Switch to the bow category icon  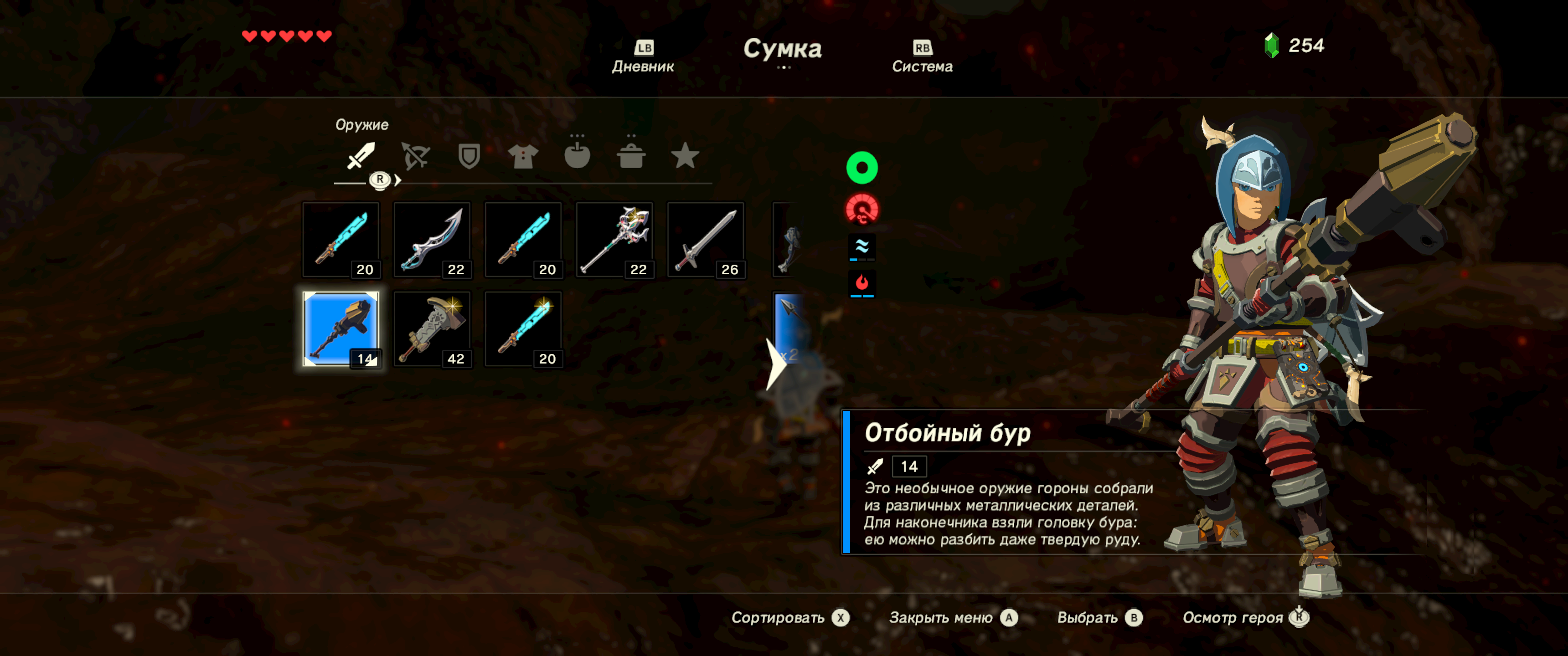click(415, 156)
